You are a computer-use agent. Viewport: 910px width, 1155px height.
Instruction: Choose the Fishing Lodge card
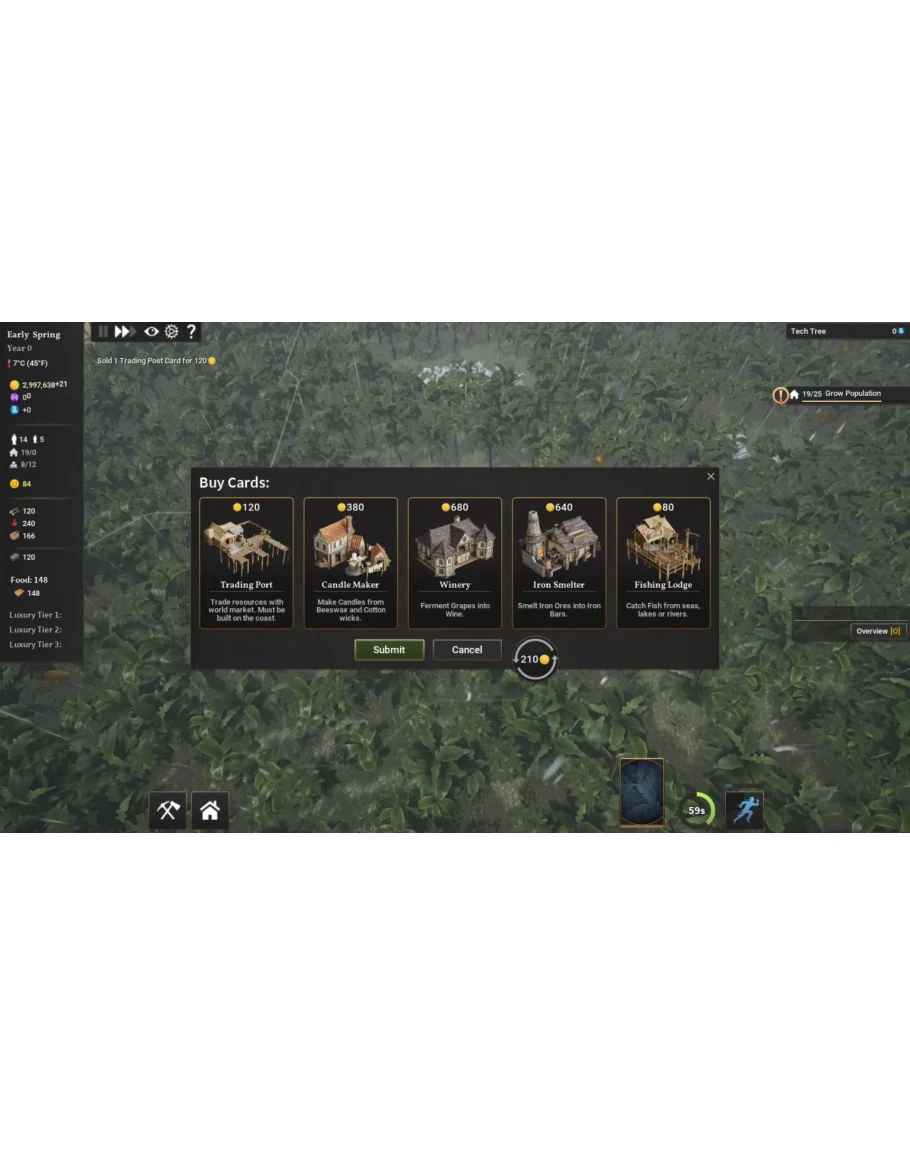tap(663, 562)
